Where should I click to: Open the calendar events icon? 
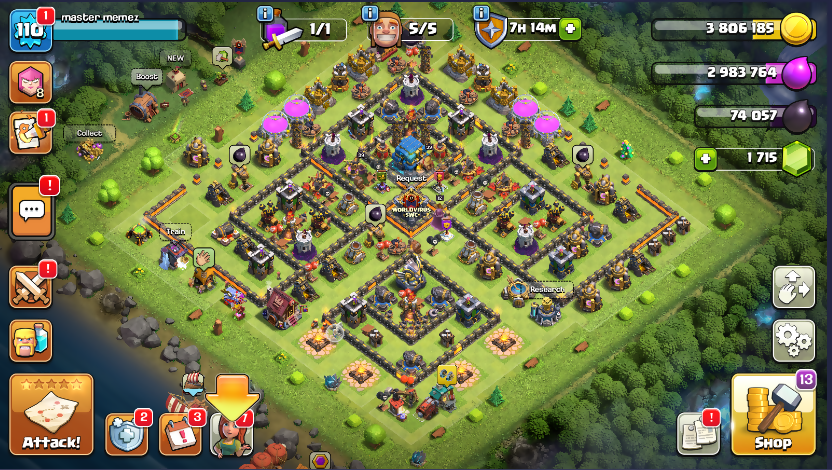[x=180, y=434]
